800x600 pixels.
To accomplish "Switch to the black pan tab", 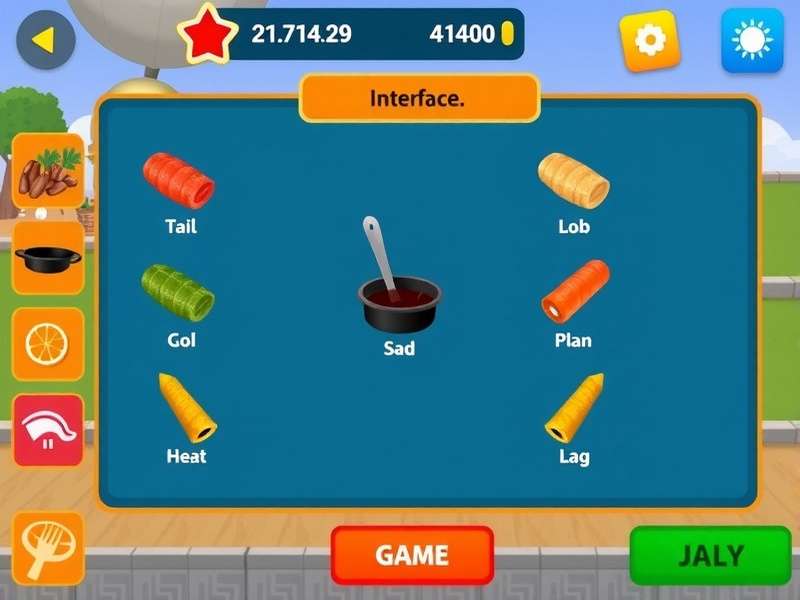I will pyautogui.click(x=47, y=258).
